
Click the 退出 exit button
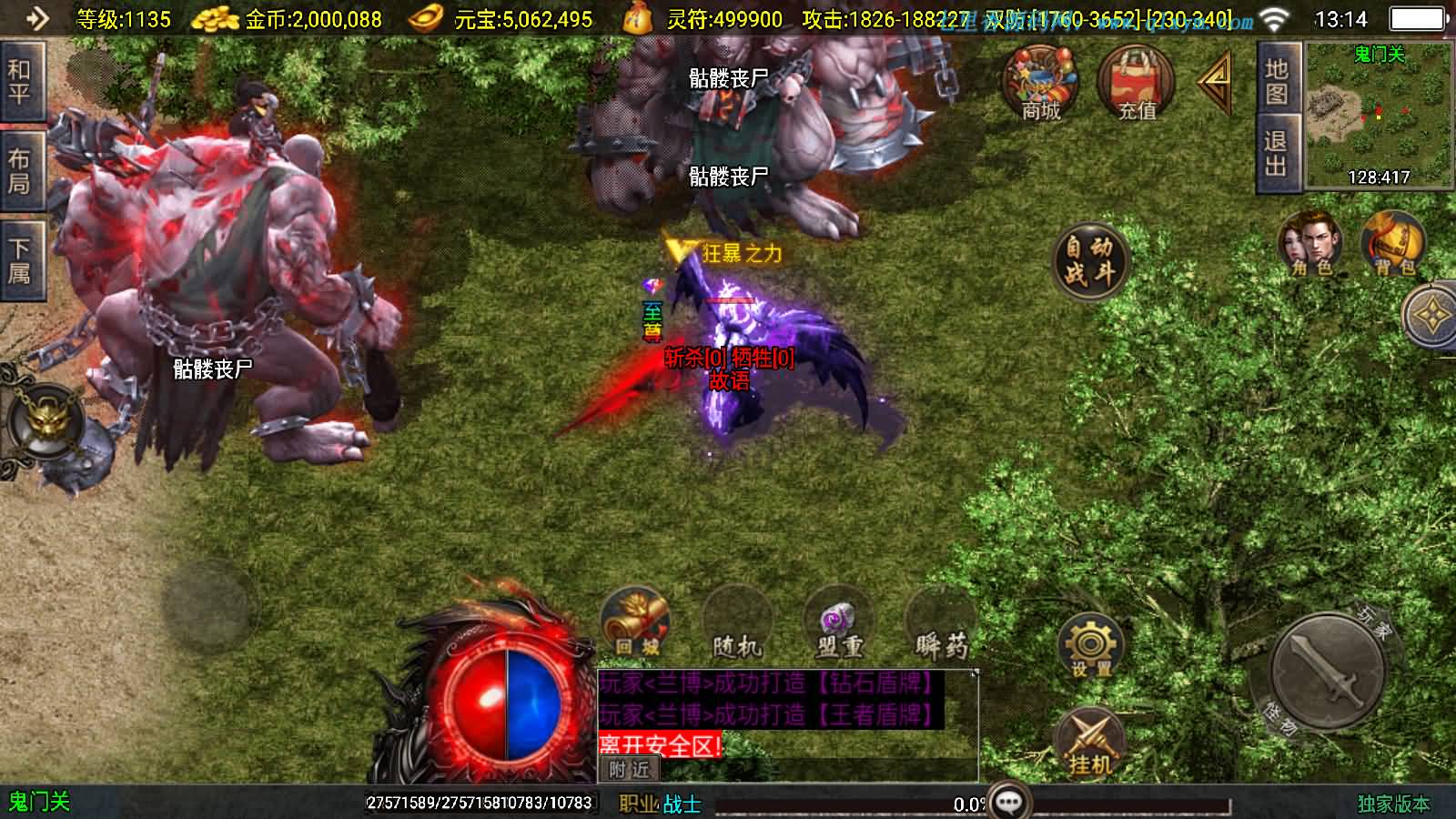tap(1276, 154)
